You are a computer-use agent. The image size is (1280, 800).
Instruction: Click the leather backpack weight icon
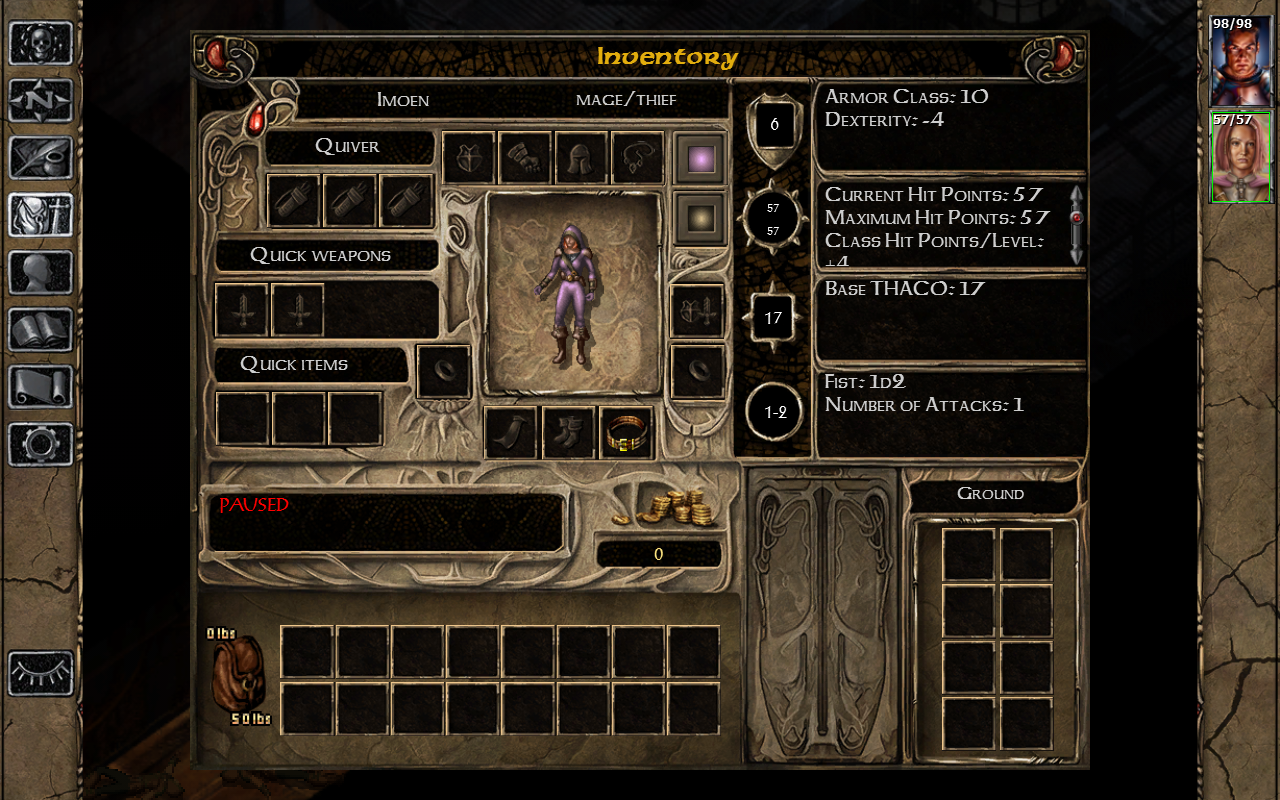[x=238, y=674]
